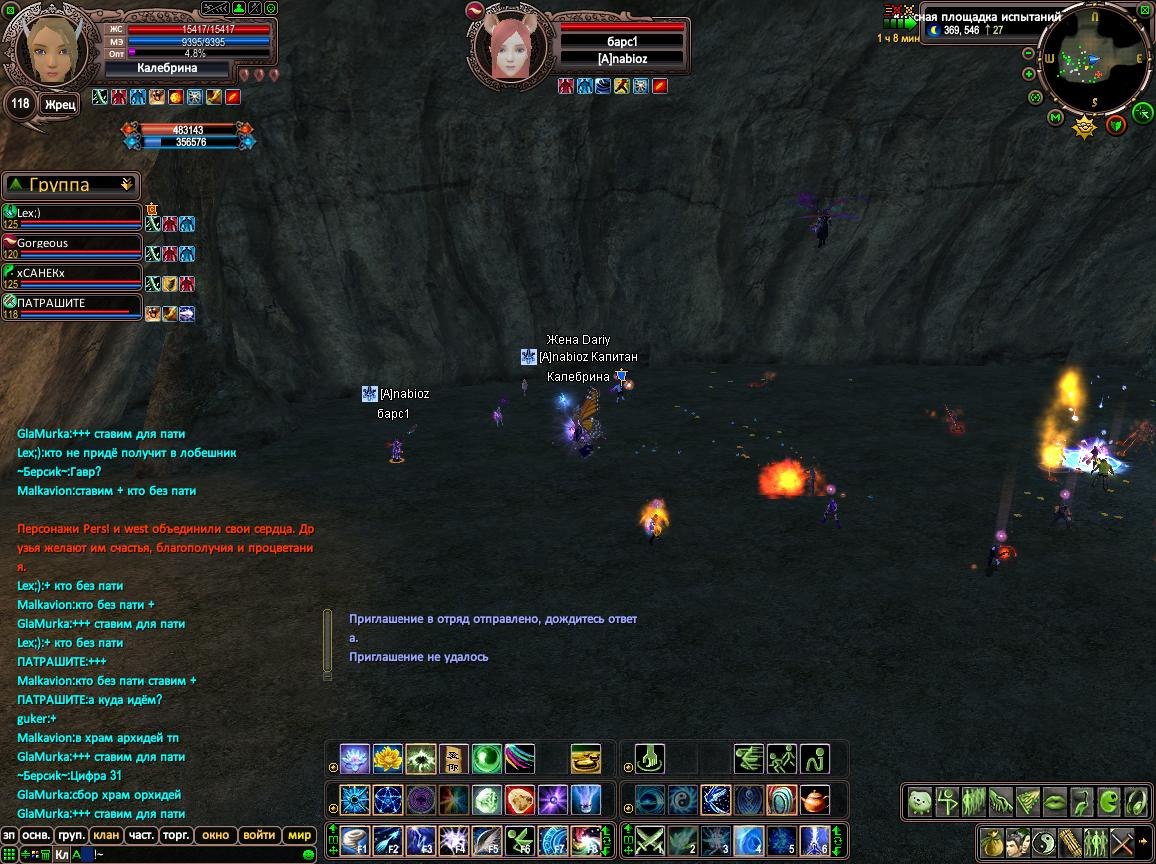Viewport: 1156px width, 864px height.
Task: Use the crossed swords attack in slot 1
Action: [650, 839]
